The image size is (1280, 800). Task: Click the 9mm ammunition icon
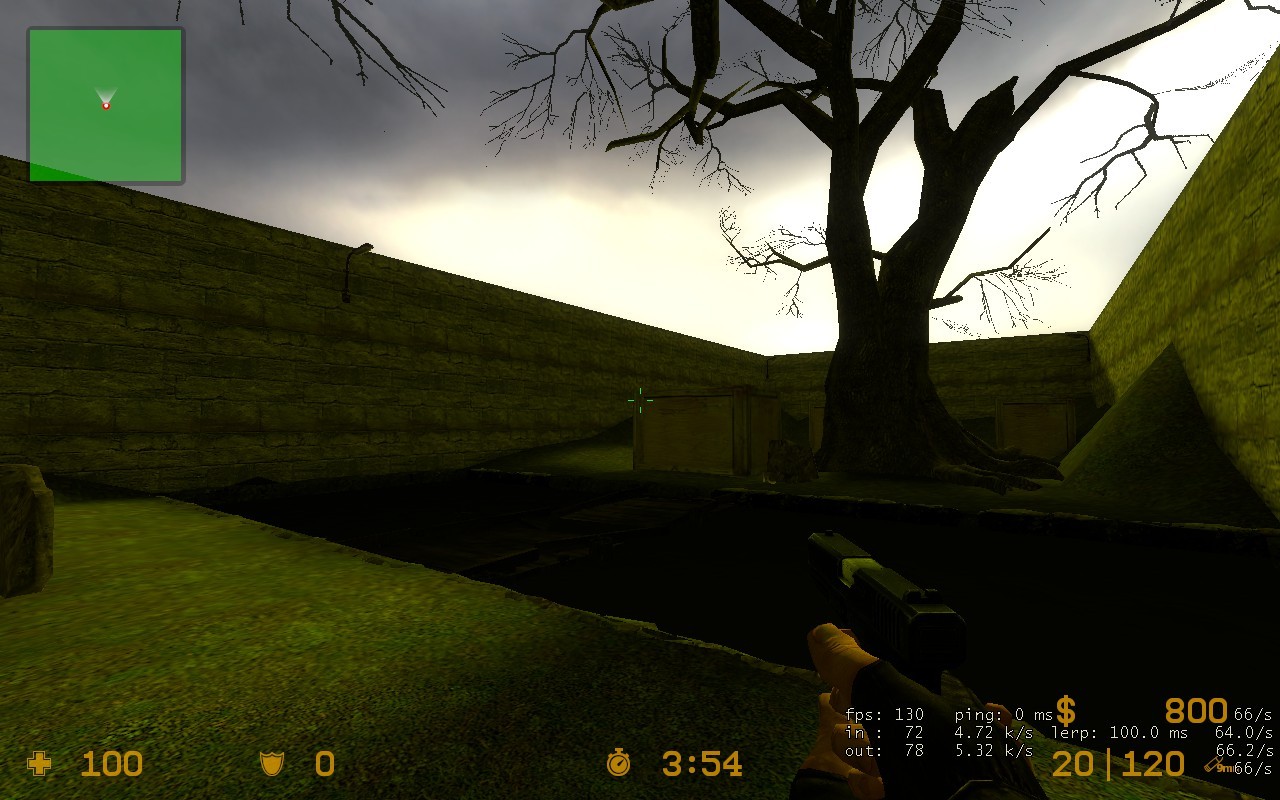[x=1213, y=763]
